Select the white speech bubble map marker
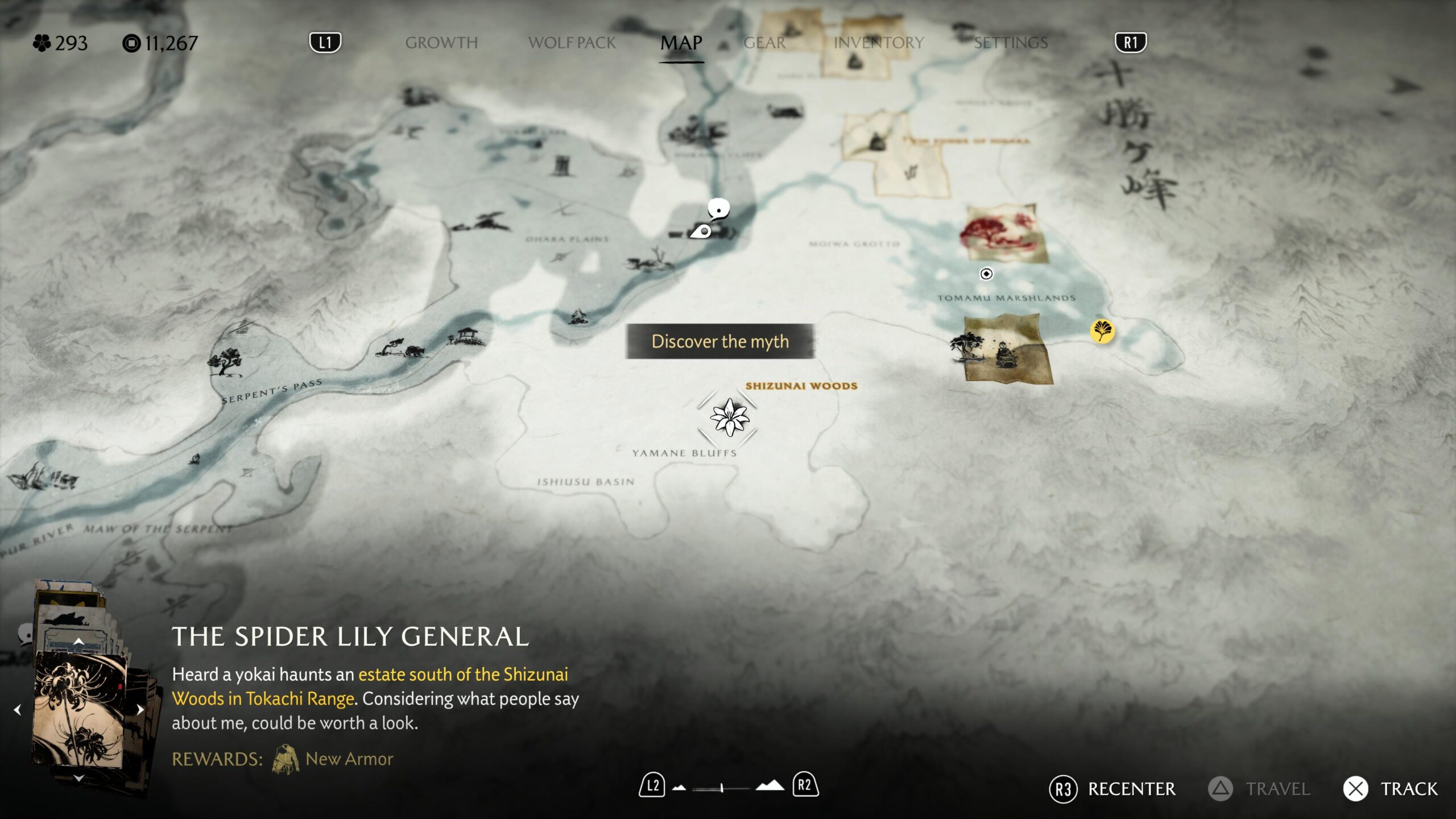Image resolution: width=1456 pixels, height=819 pixels. 719,209
